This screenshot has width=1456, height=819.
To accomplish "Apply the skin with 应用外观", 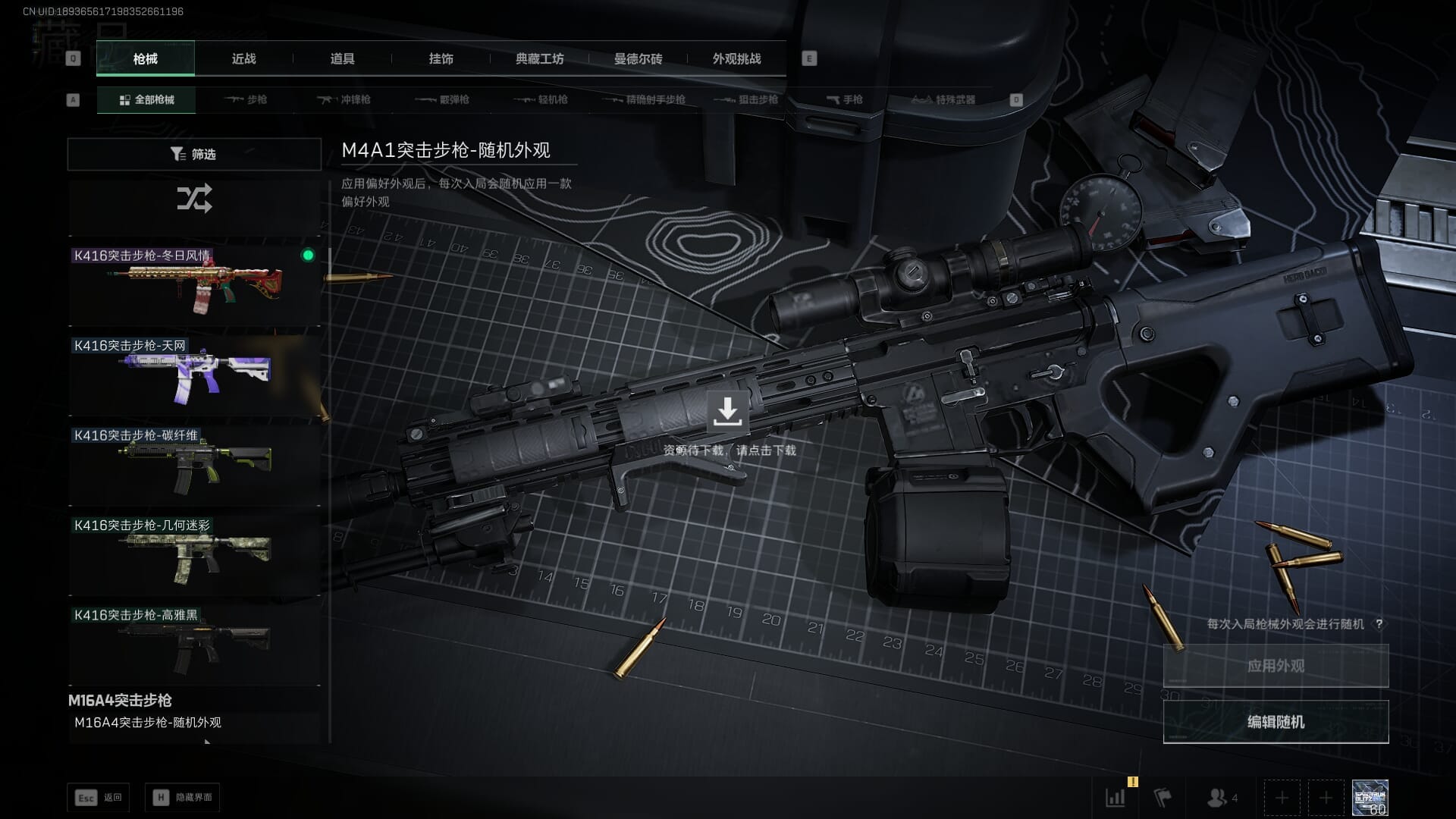I will [x=1276, y=666].
